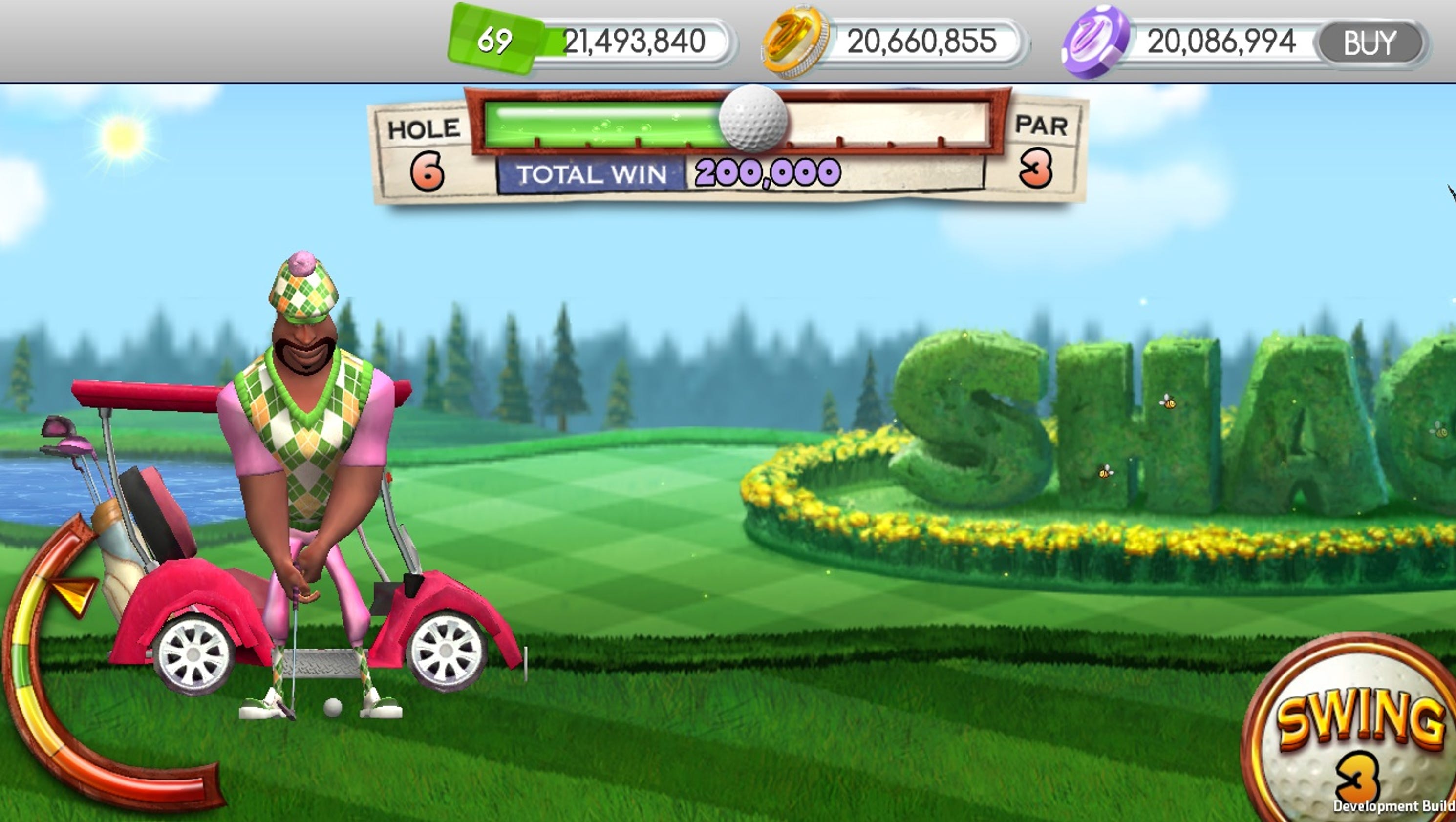This screenshot has width=1456, height=822.
Task: Click the BUY chips button
Action: (x=1370, y=43)
